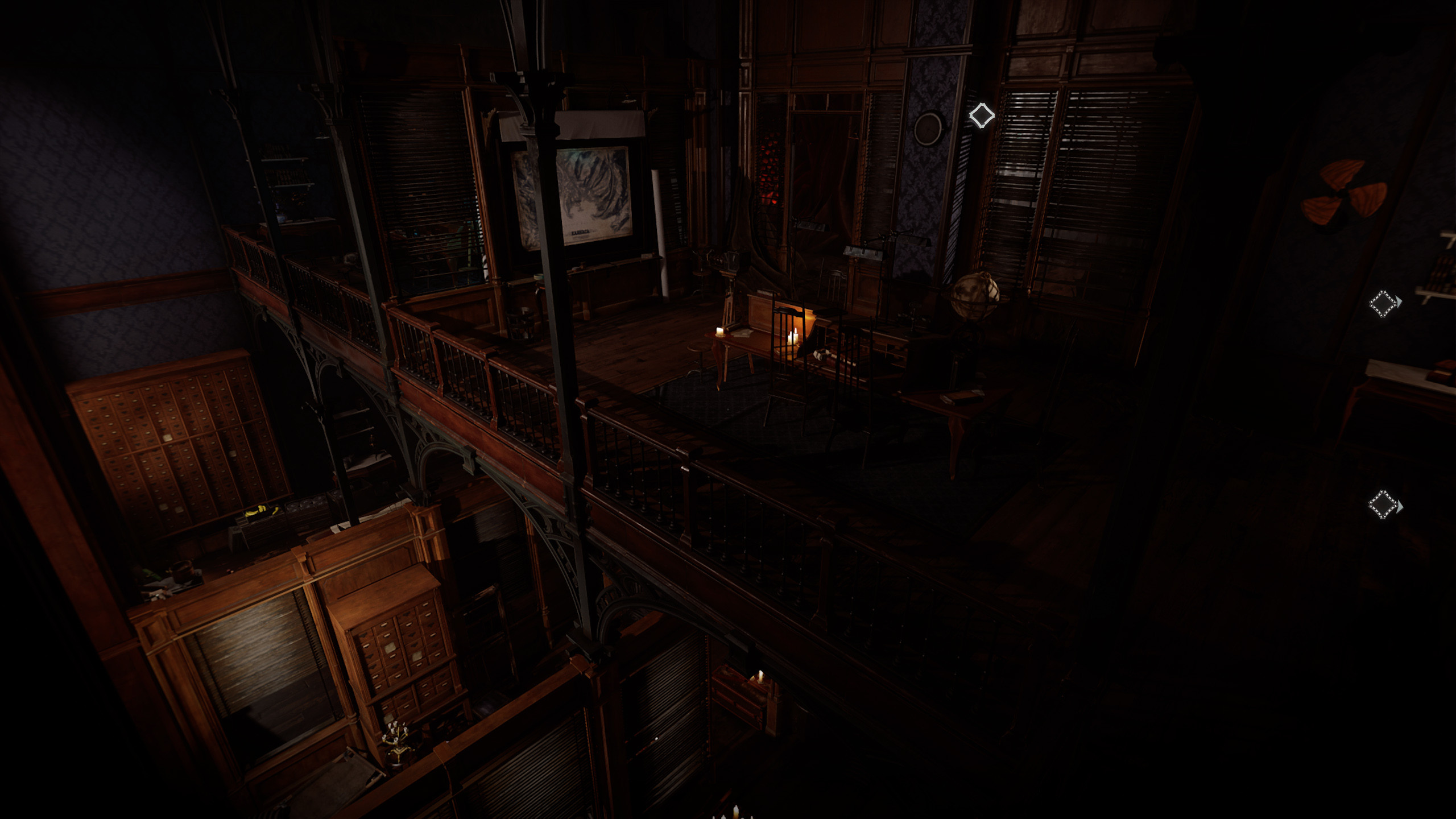This screenshot has width=1456, height=819.
Task: Choose the dotted diamond marker below the table
Action: pos(1383,504)
